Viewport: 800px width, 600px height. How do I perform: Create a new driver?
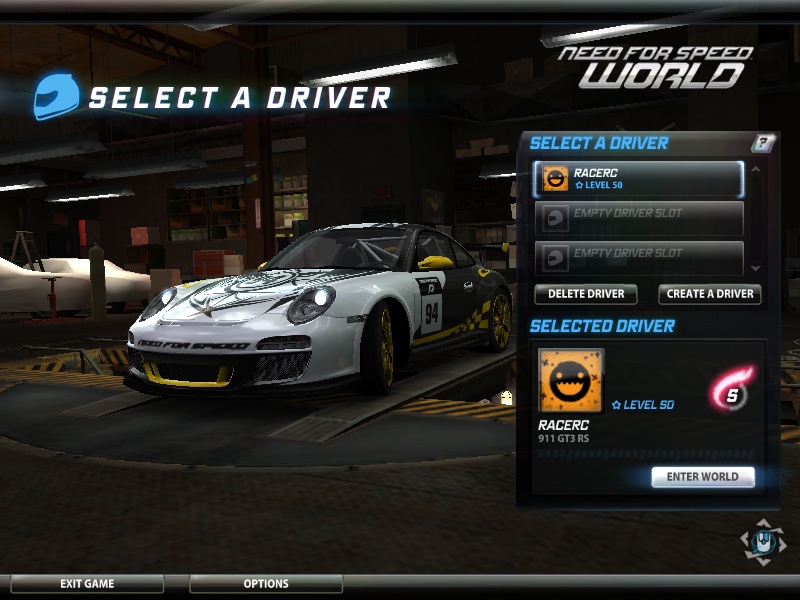[710, 294]
